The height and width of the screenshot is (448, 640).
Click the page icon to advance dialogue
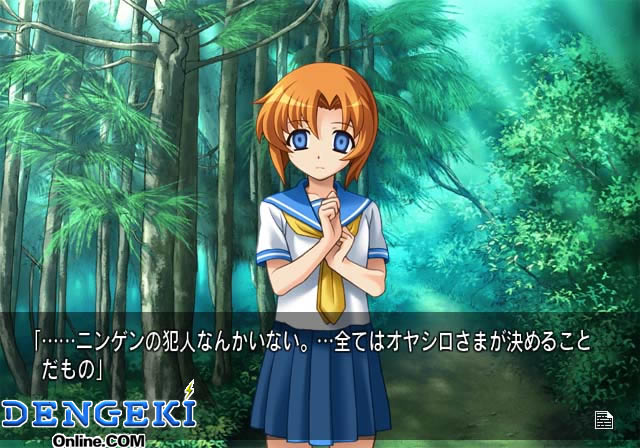pos(603,419)
